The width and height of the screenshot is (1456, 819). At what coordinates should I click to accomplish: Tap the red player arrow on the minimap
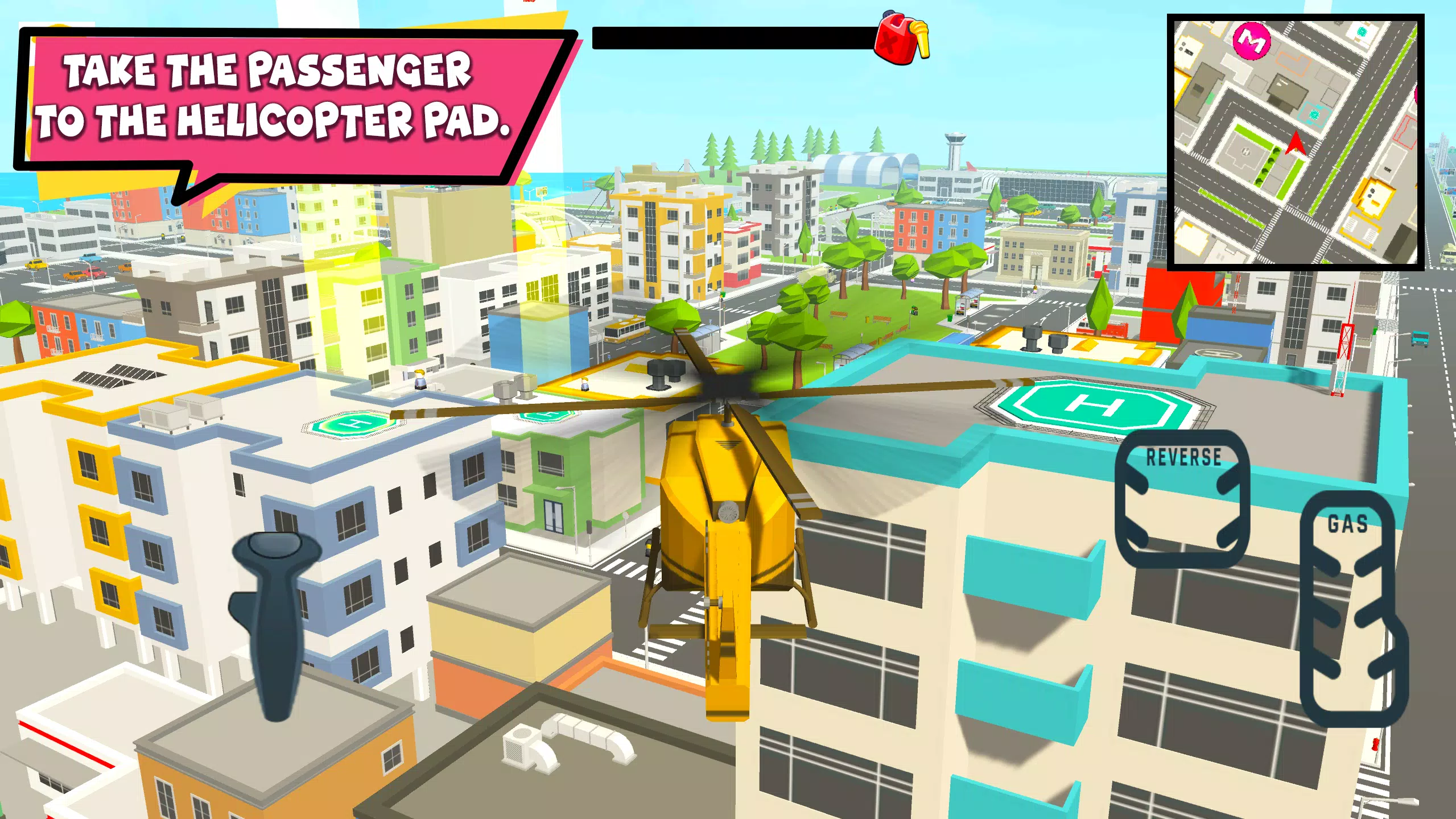(x=1296, y=143)
